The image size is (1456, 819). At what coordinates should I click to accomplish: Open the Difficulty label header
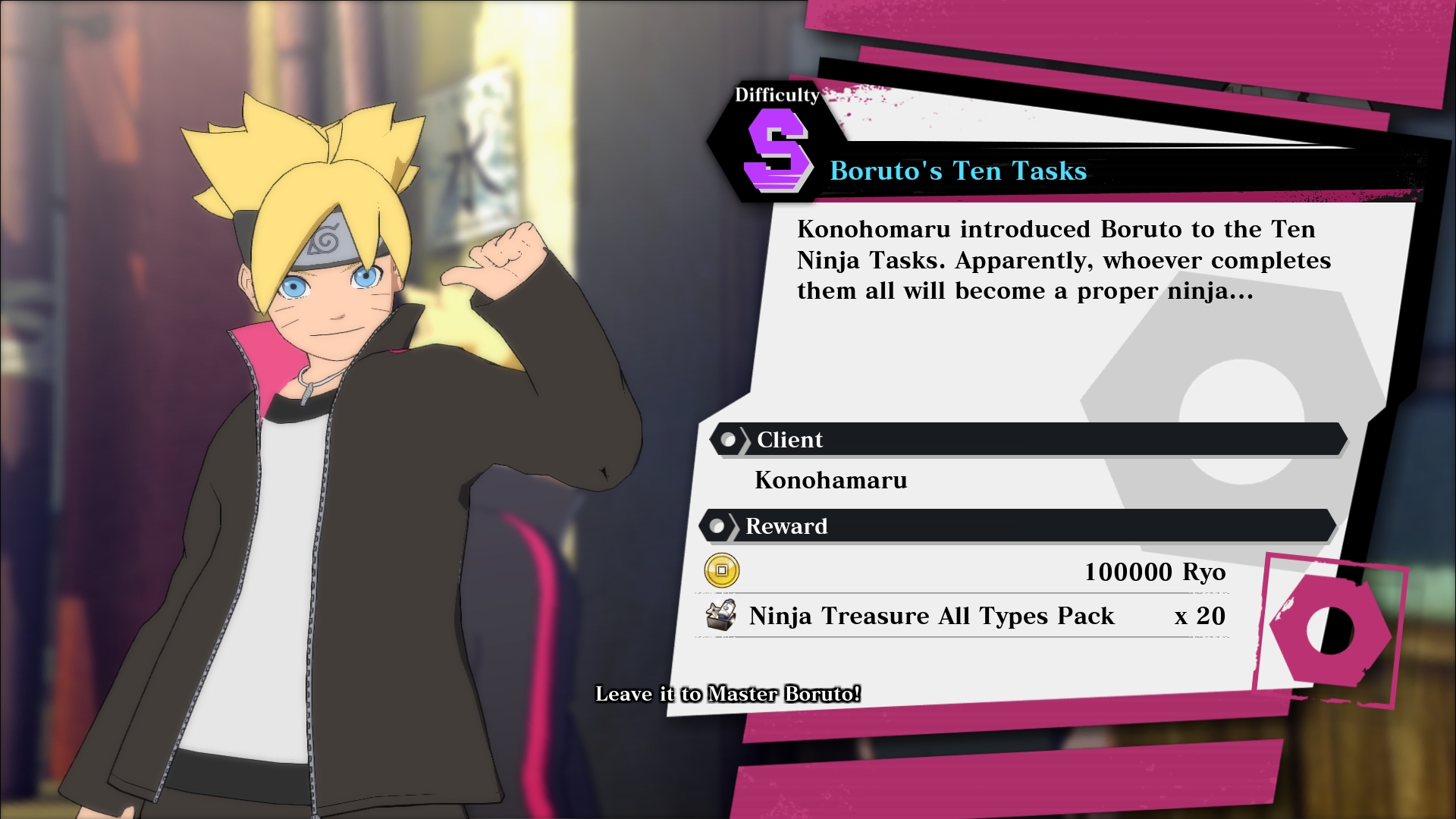coord(776,95)
